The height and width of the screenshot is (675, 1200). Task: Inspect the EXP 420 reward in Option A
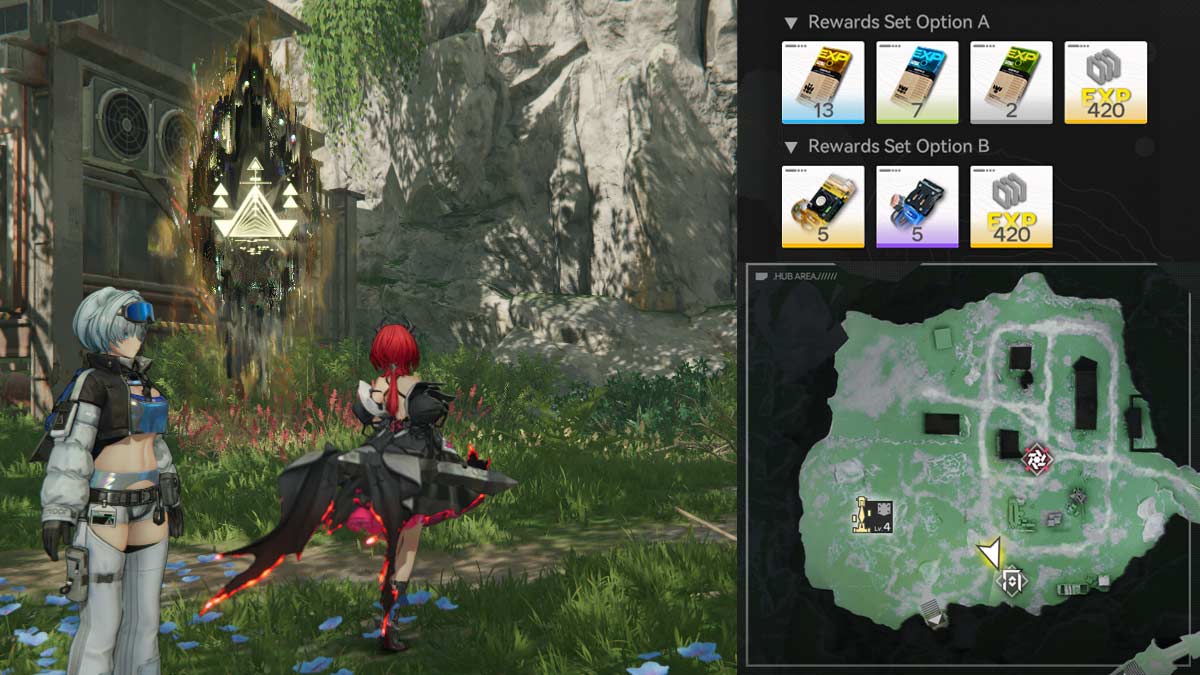point(1105,82)
